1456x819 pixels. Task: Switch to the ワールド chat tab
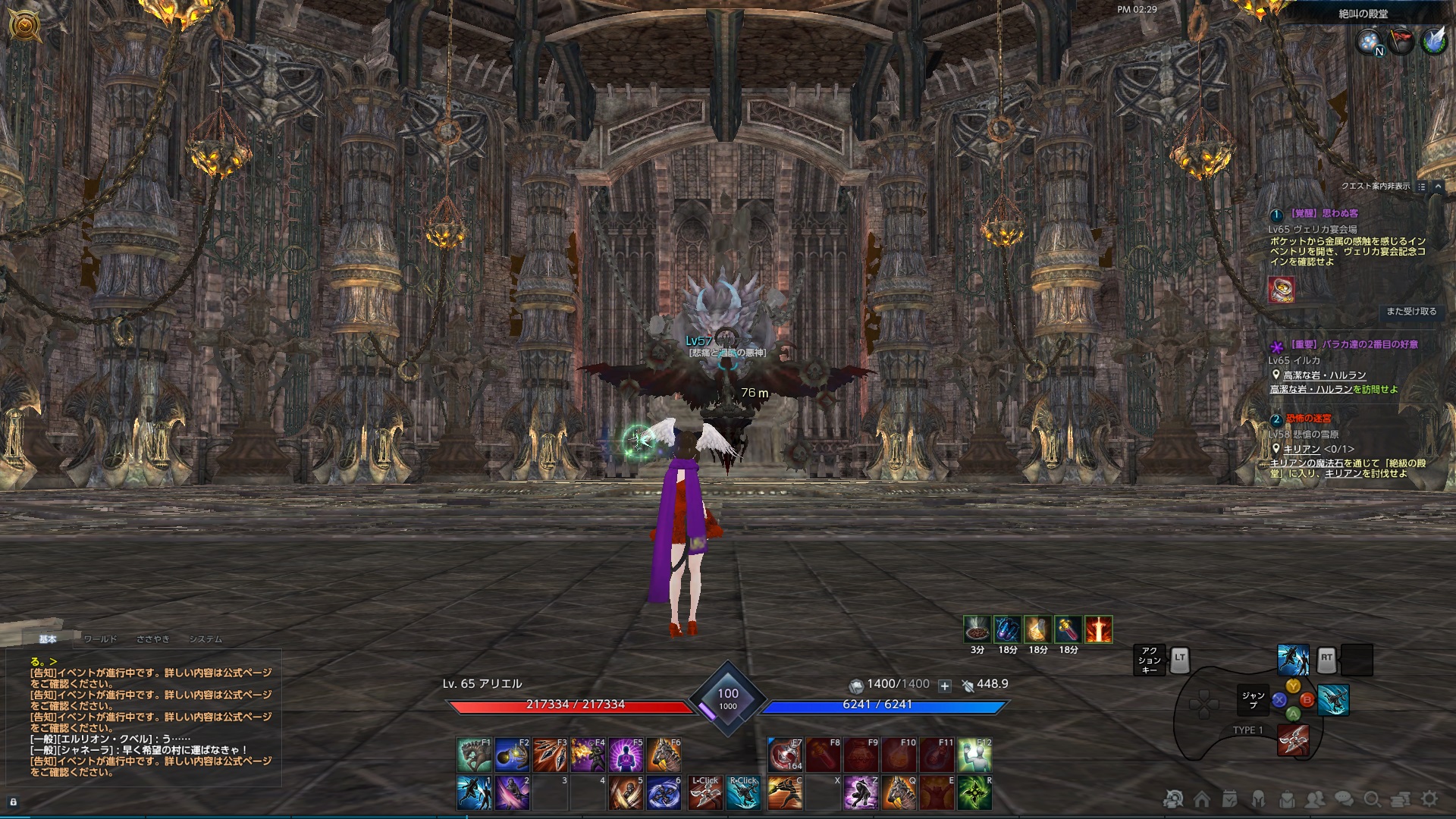(99, 639)
